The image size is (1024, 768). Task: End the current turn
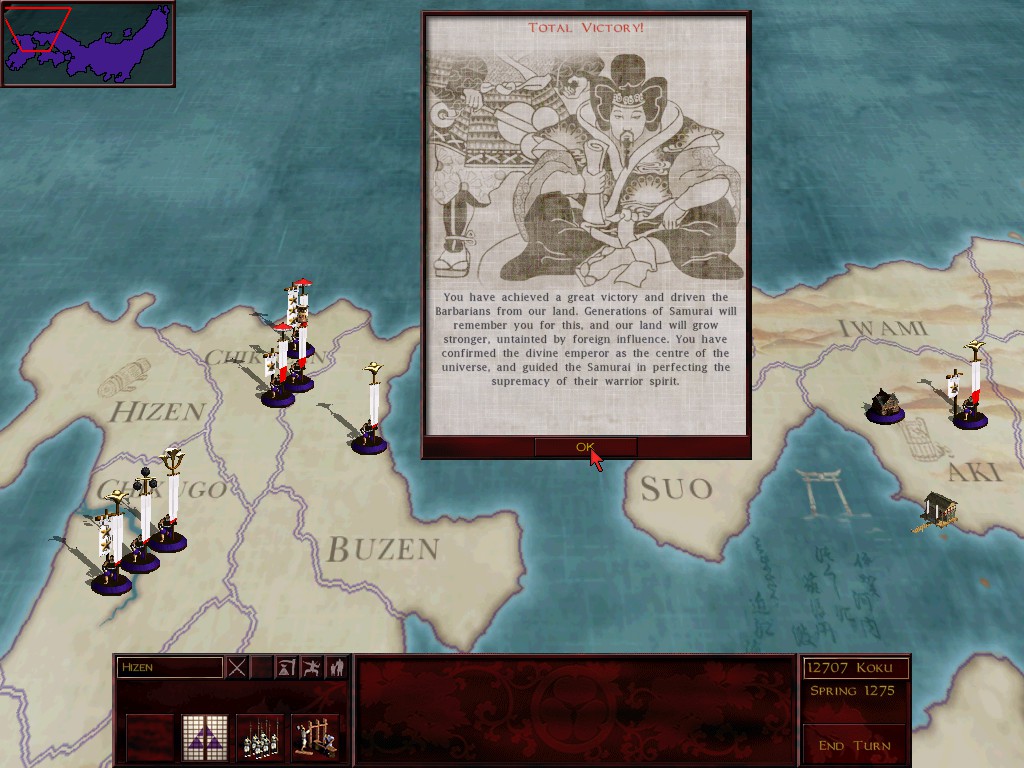click(854, 745)
